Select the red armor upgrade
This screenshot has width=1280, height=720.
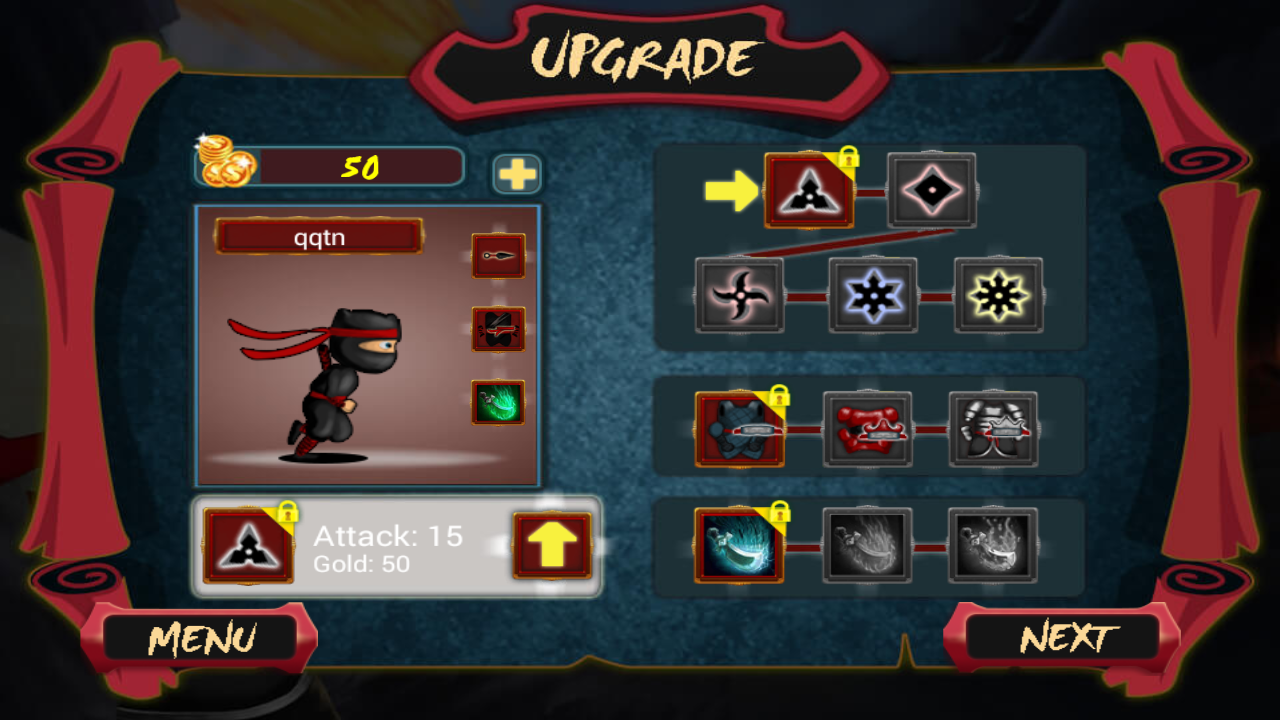(867, 430)
